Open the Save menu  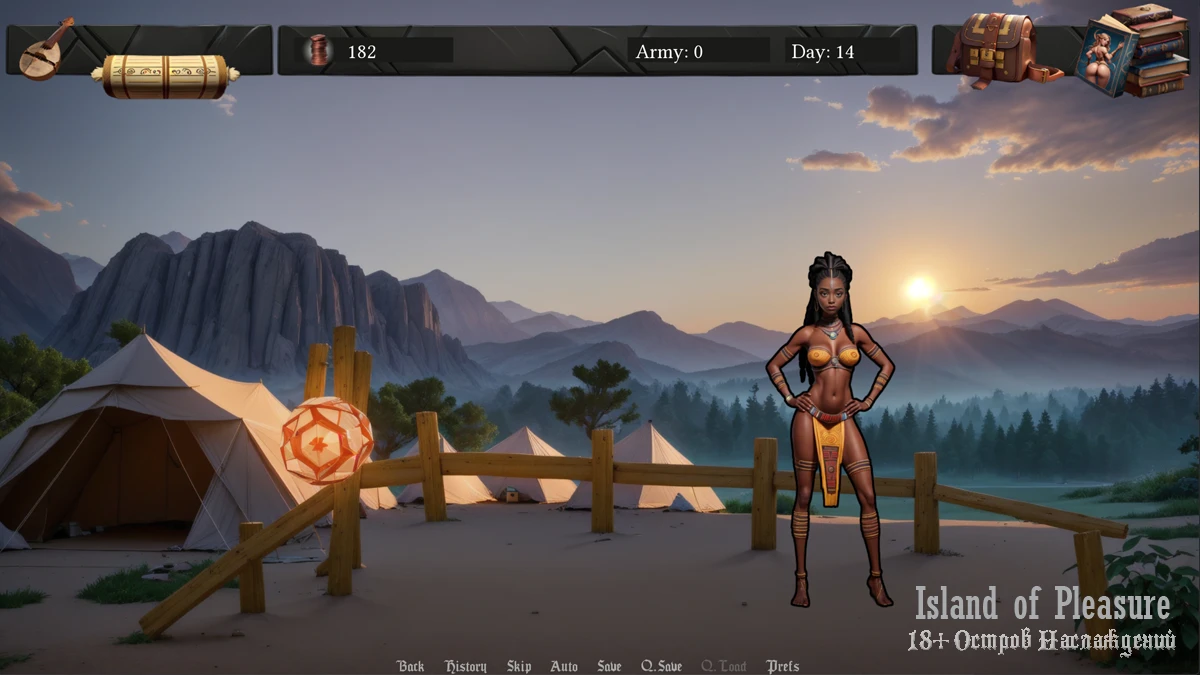[x=609, y=666]
